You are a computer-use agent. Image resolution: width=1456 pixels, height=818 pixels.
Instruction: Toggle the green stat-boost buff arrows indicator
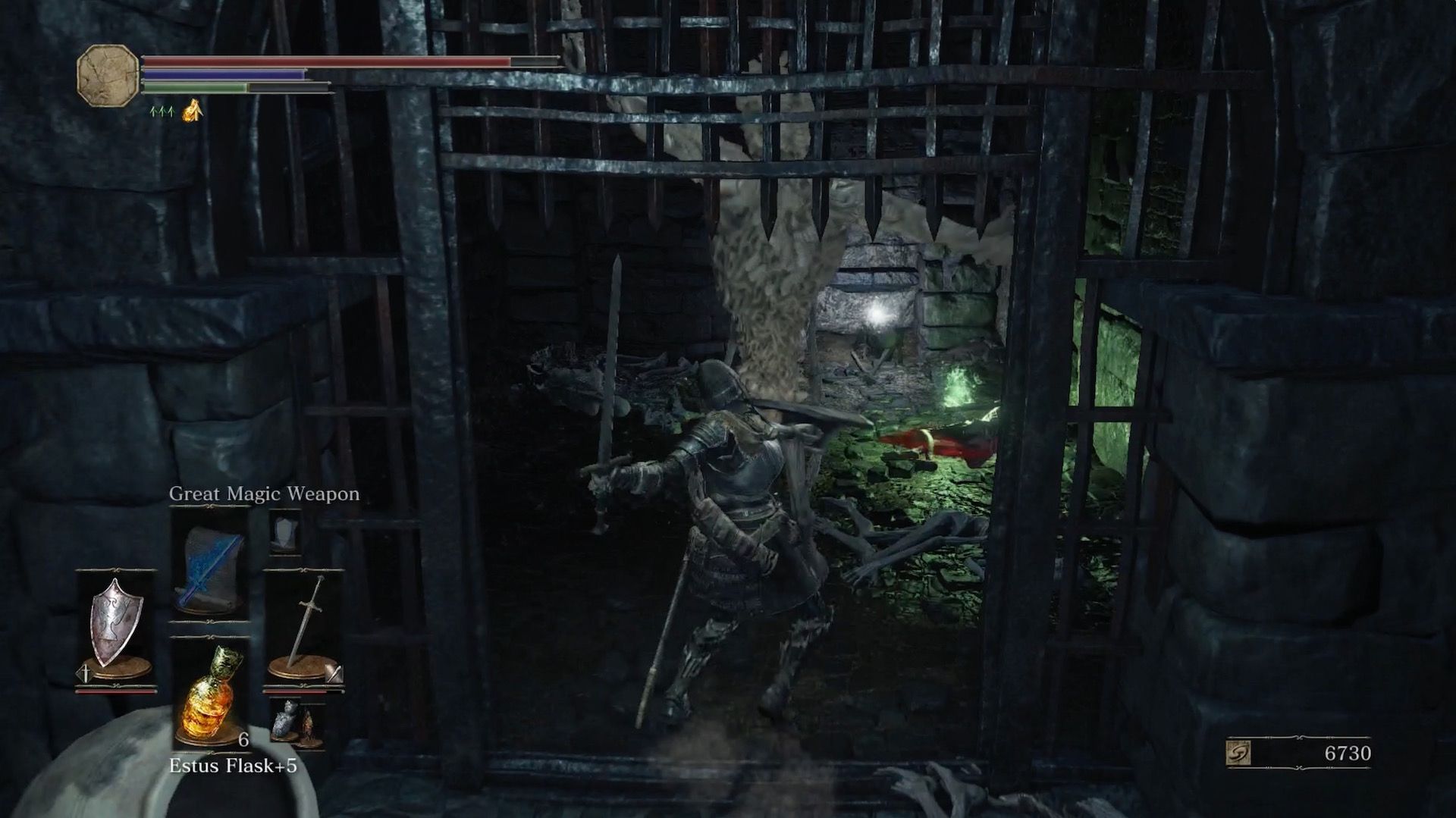pos(162,111)
